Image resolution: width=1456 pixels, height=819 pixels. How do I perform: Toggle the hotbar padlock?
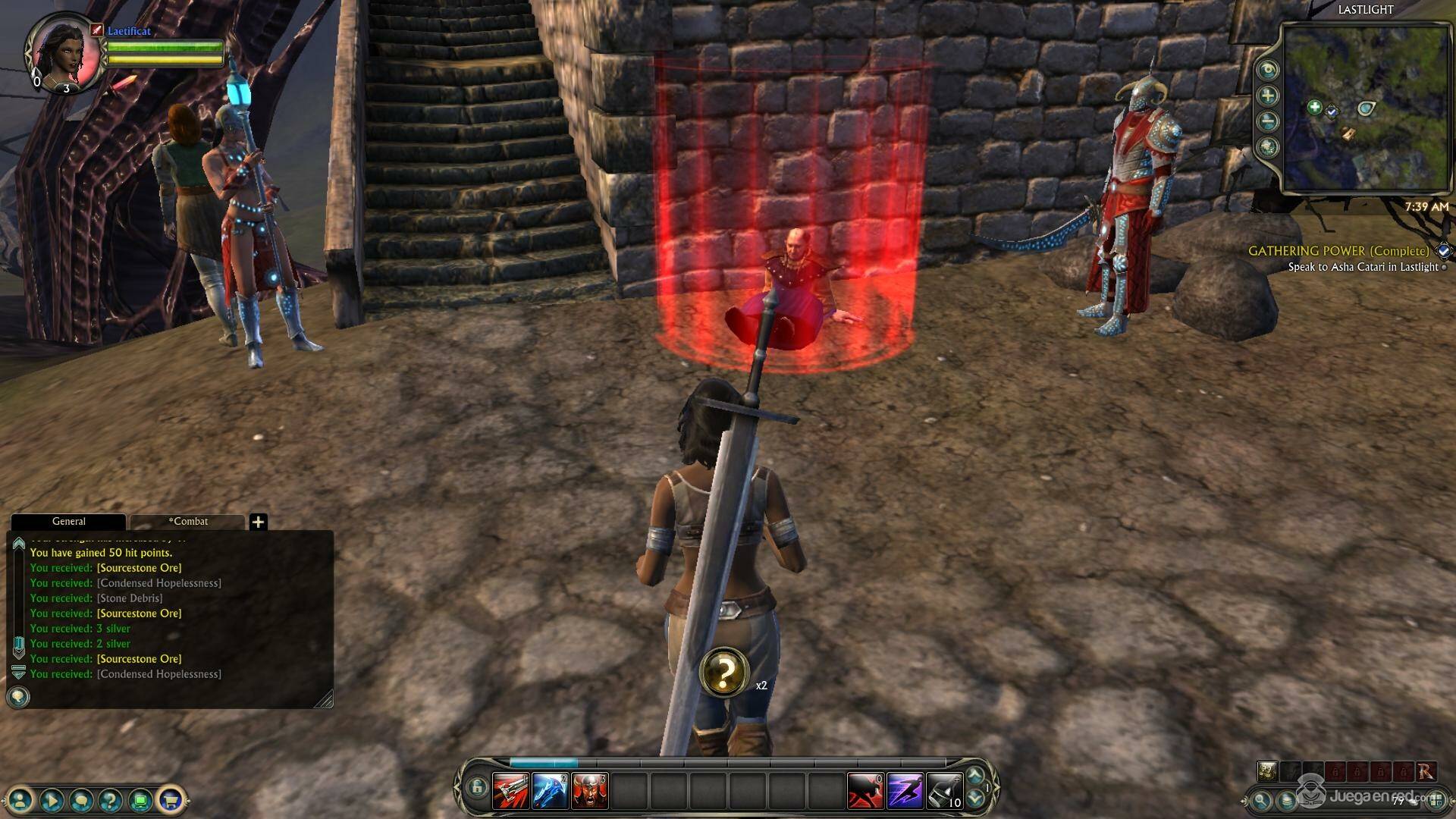pyautogui.click(x=476, y=789)
